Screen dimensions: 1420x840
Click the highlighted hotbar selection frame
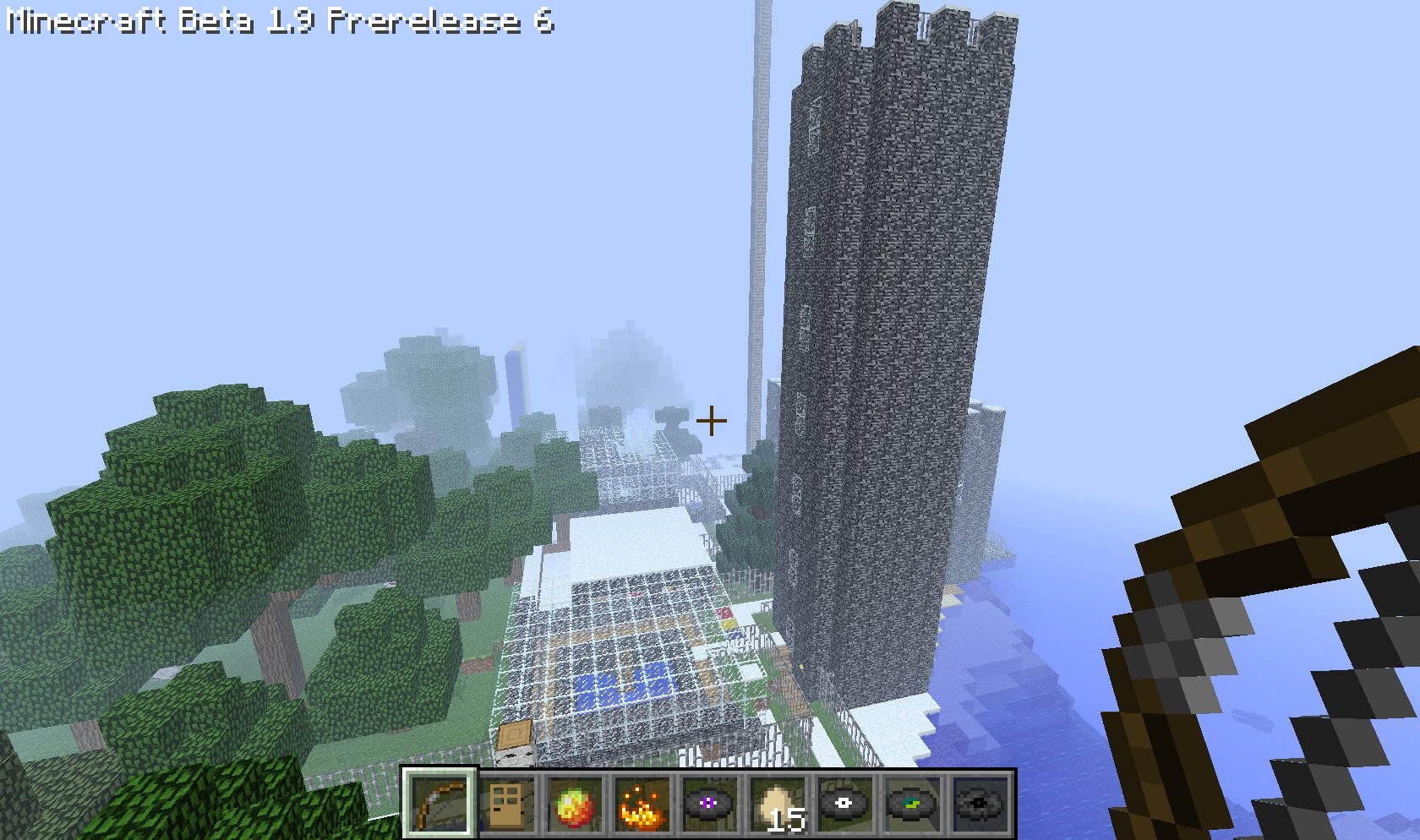pos(440,801)
